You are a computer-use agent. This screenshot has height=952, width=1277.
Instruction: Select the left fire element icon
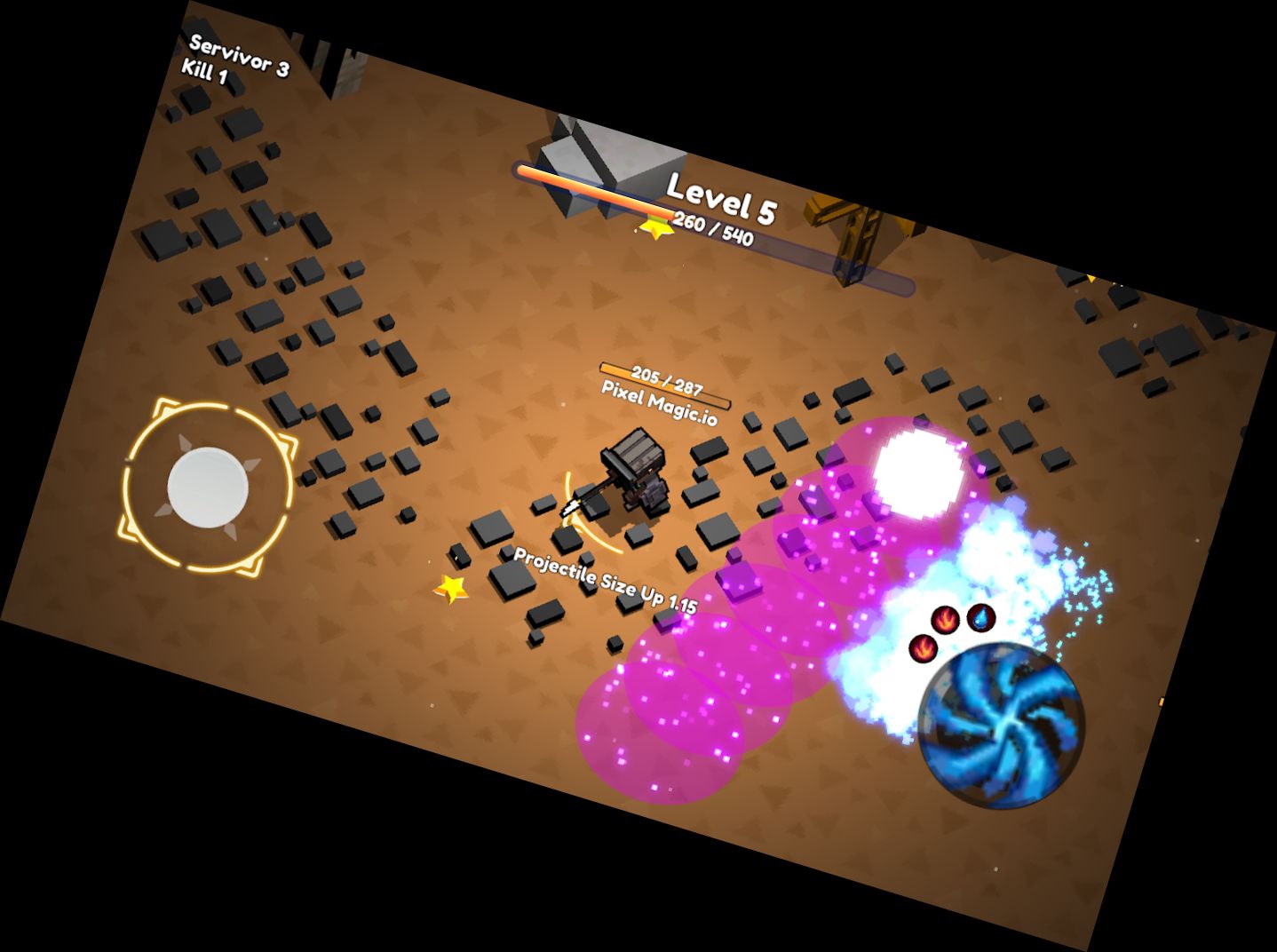(x=923, y=649)
